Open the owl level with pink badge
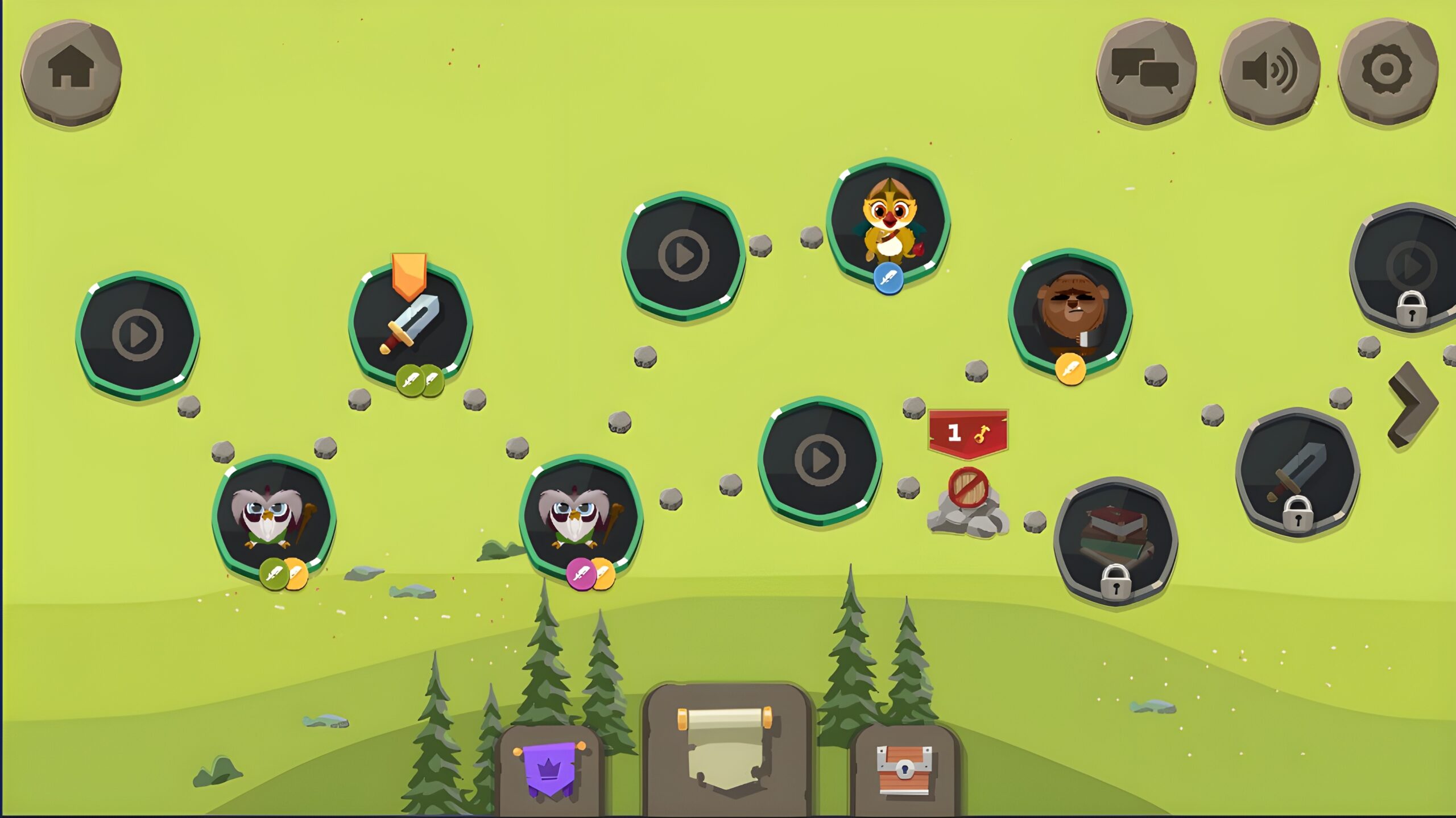 pos(580,517)
